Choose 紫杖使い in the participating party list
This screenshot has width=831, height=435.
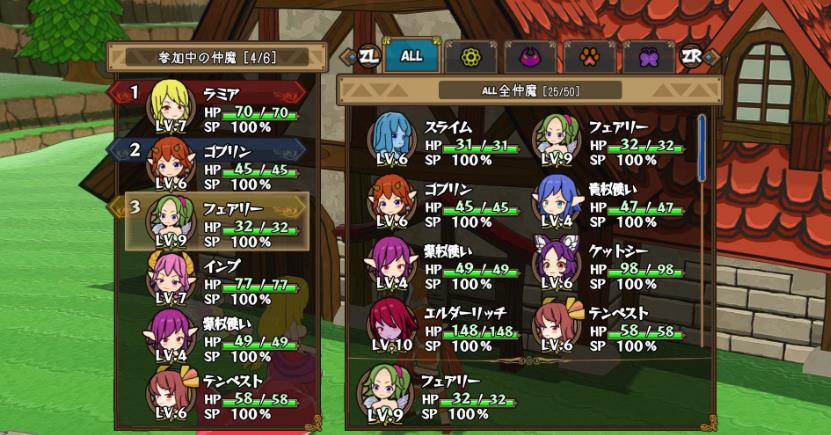point(222,335)
